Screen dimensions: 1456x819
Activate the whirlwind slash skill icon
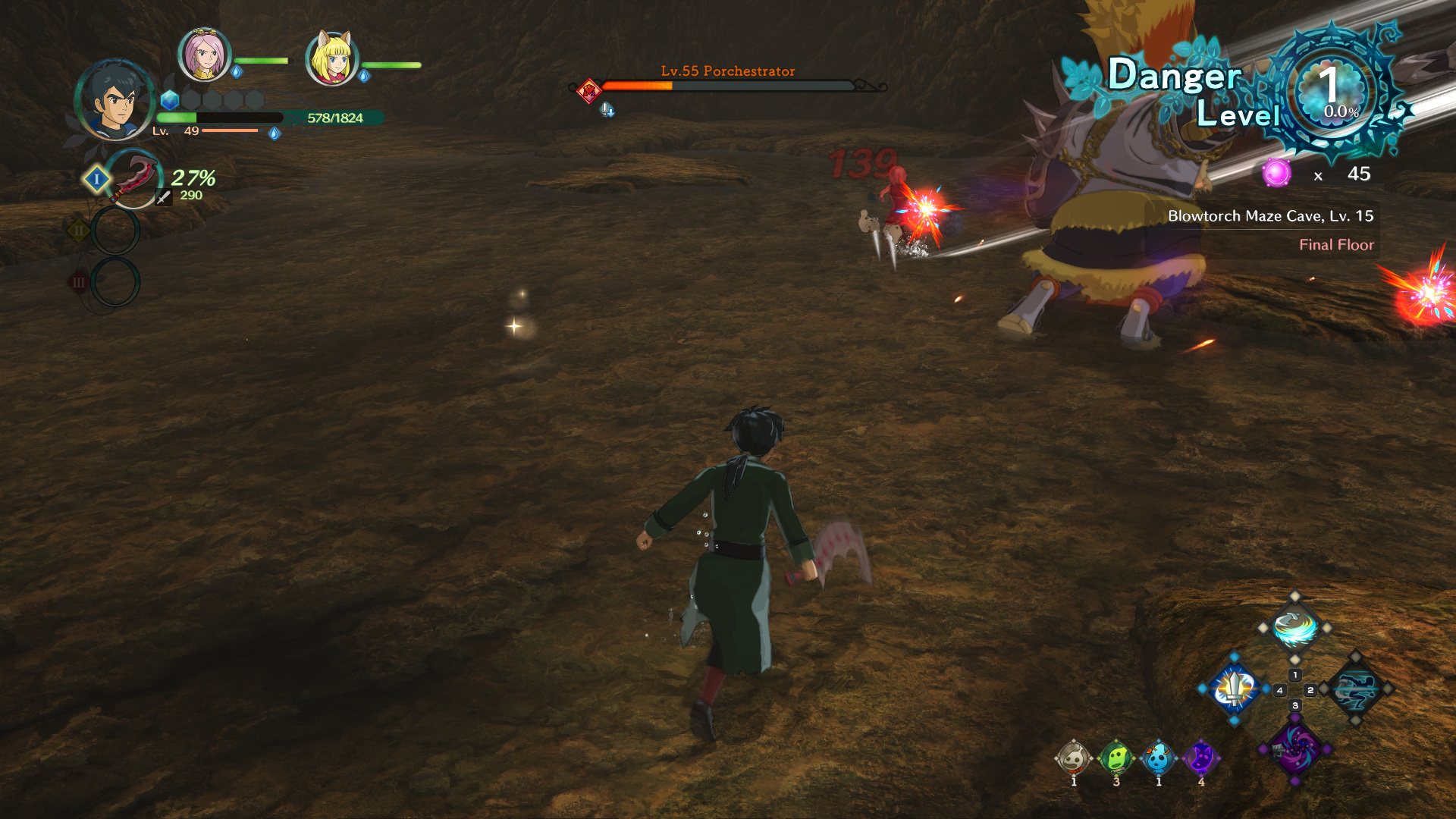(1294, 628)
